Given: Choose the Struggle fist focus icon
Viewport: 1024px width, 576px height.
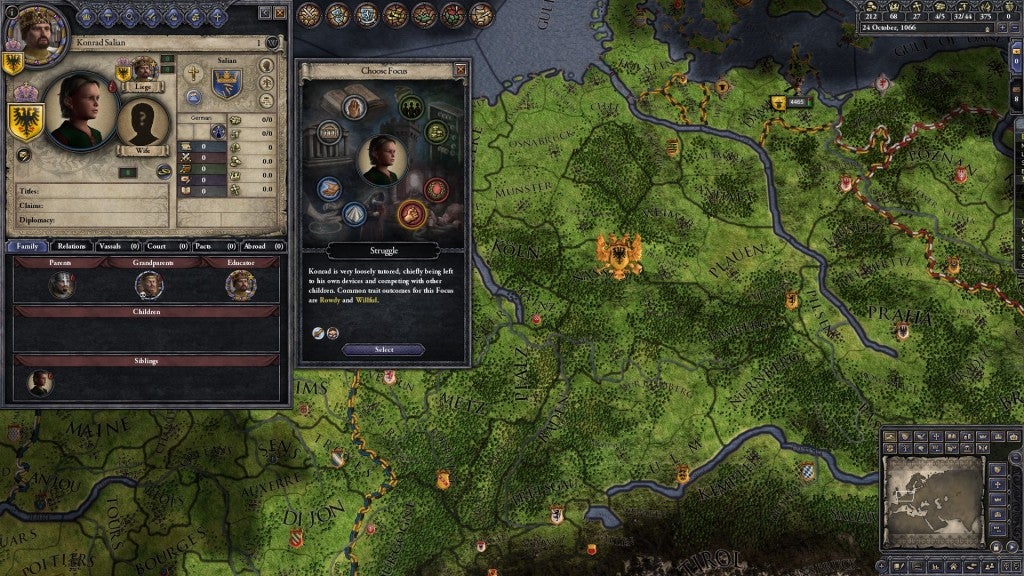Looking at the screenshot, I should click(x=411, y=213).
